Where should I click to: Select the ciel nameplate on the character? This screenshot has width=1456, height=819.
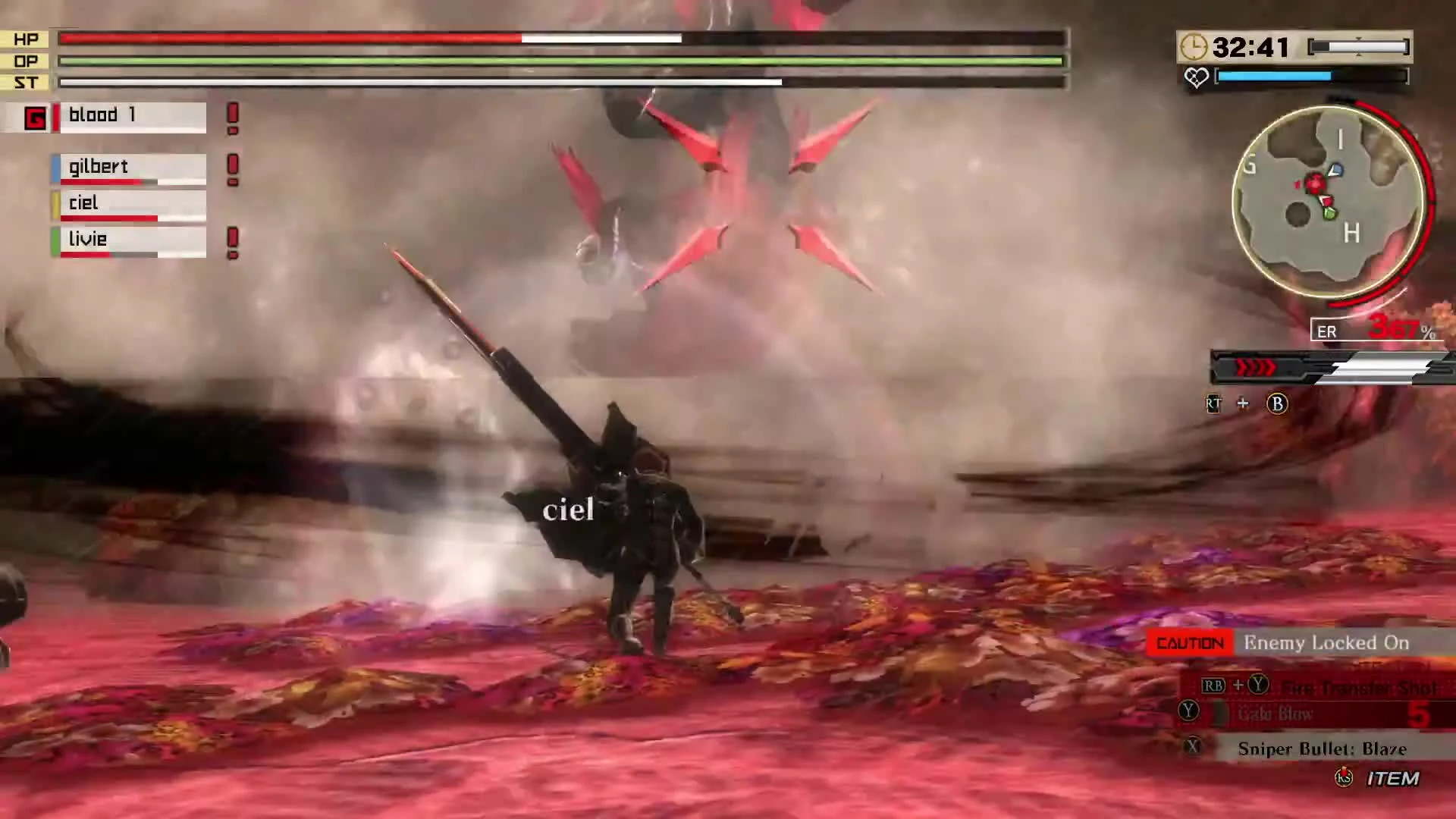click(568, 510)
